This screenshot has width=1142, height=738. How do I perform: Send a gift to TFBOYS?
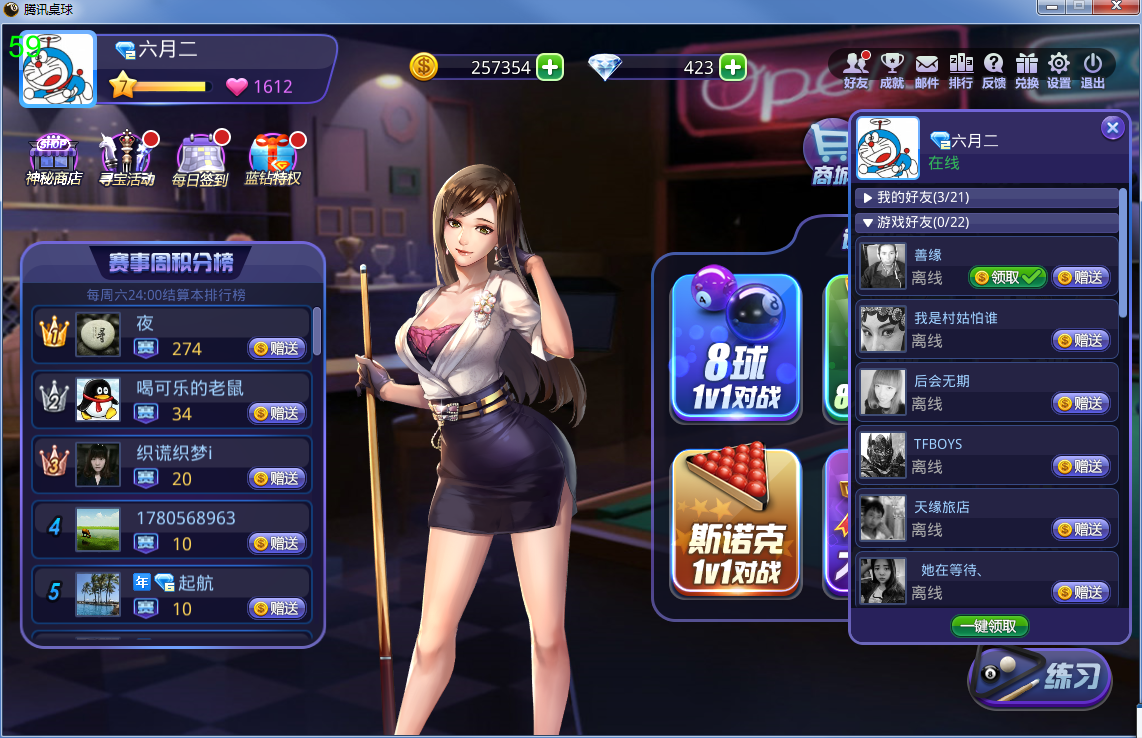tap(1081, 466)
